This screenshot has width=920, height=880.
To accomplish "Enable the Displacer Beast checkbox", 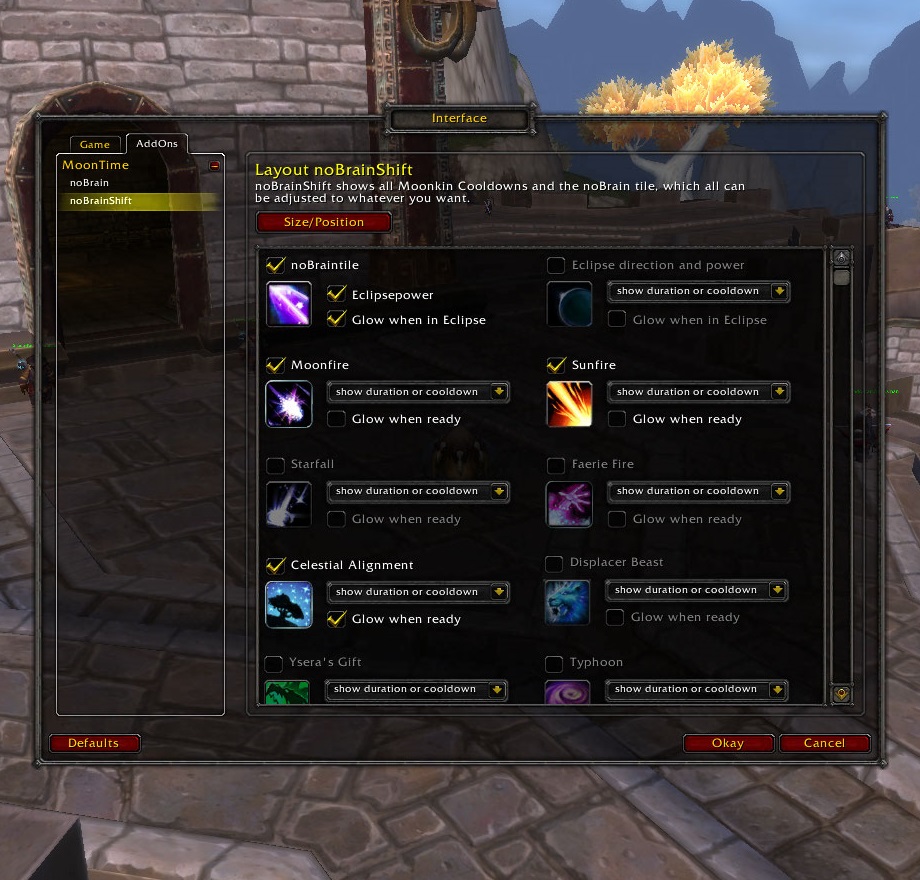I will [554, 563].
